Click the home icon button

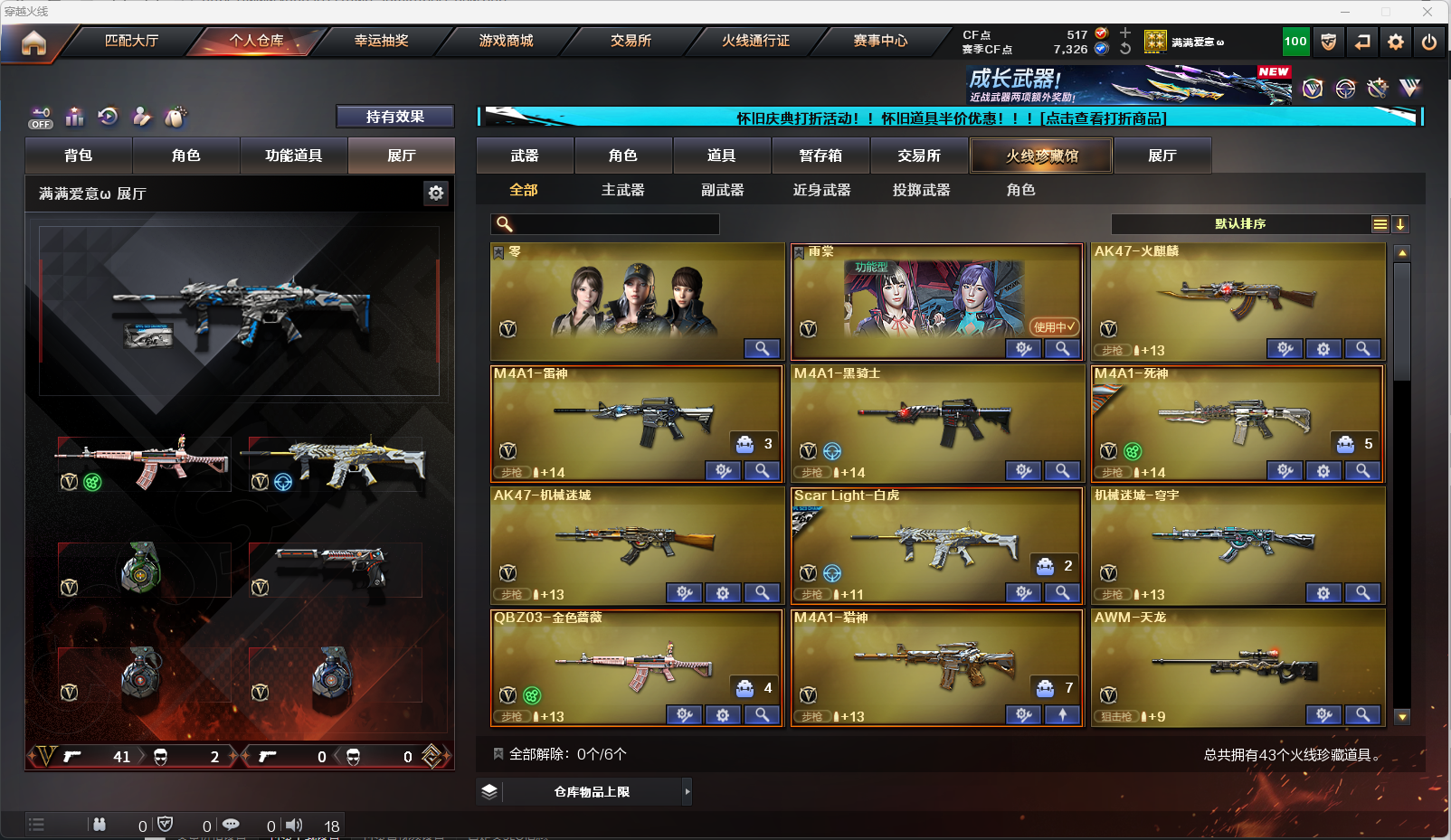[x=33, y=42]
